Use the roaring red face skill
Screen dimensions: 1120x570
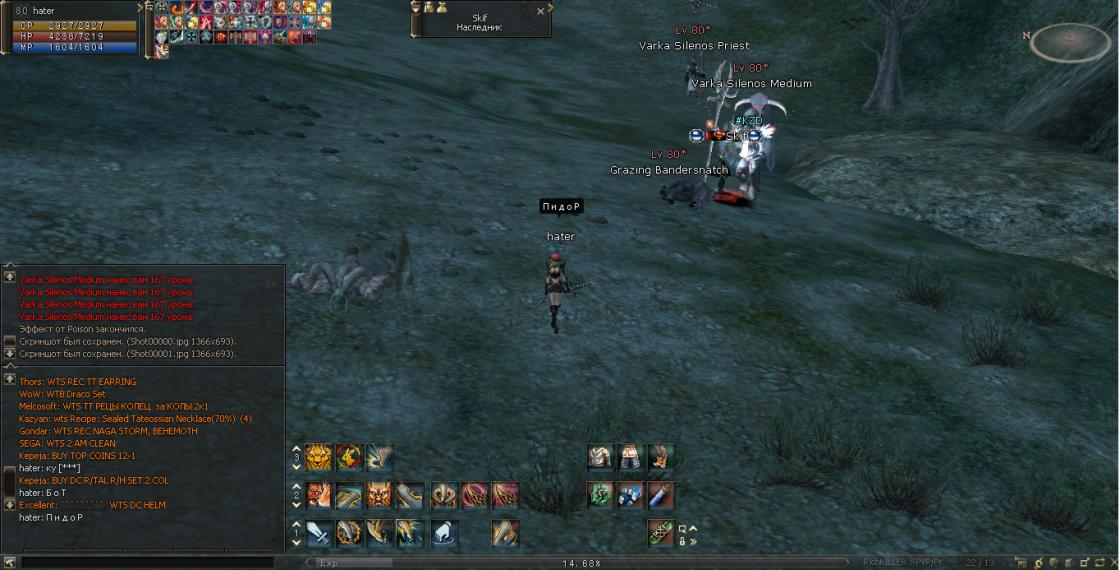click(319, 495)
